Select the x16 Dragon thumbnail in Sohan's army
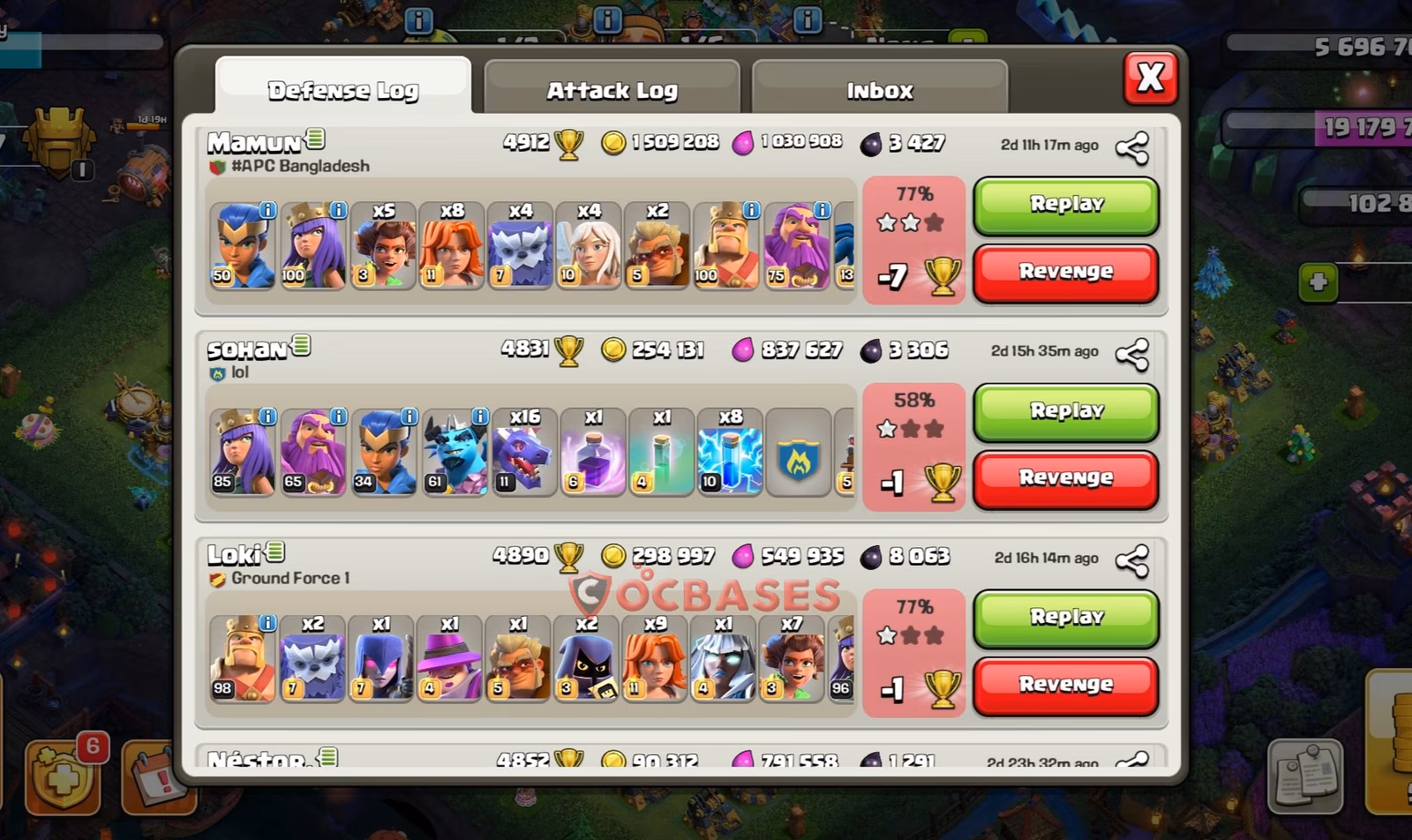 (x=522, y=452)
